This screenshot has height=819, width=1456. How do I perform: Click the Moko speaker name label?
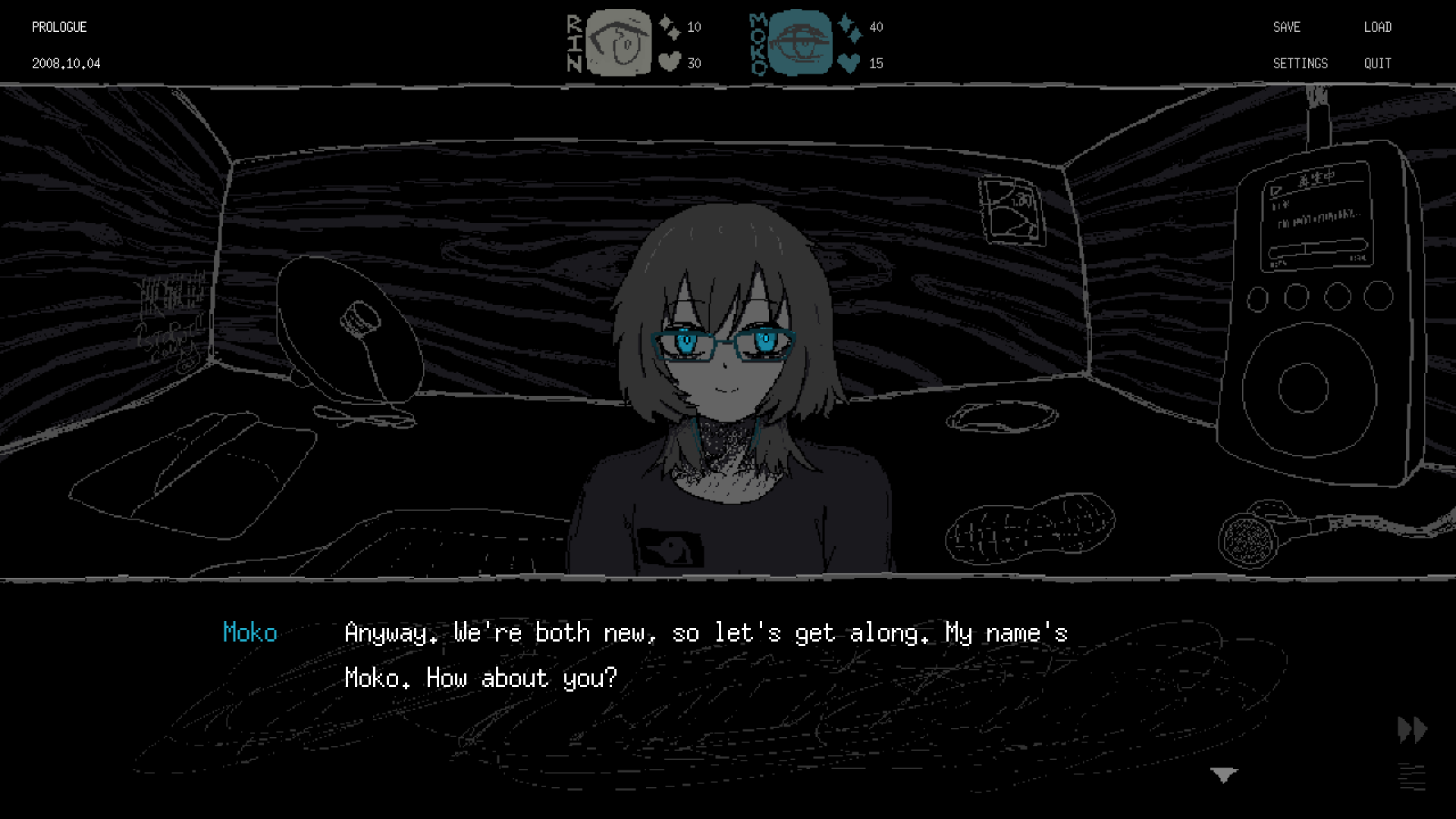(251, 633)
